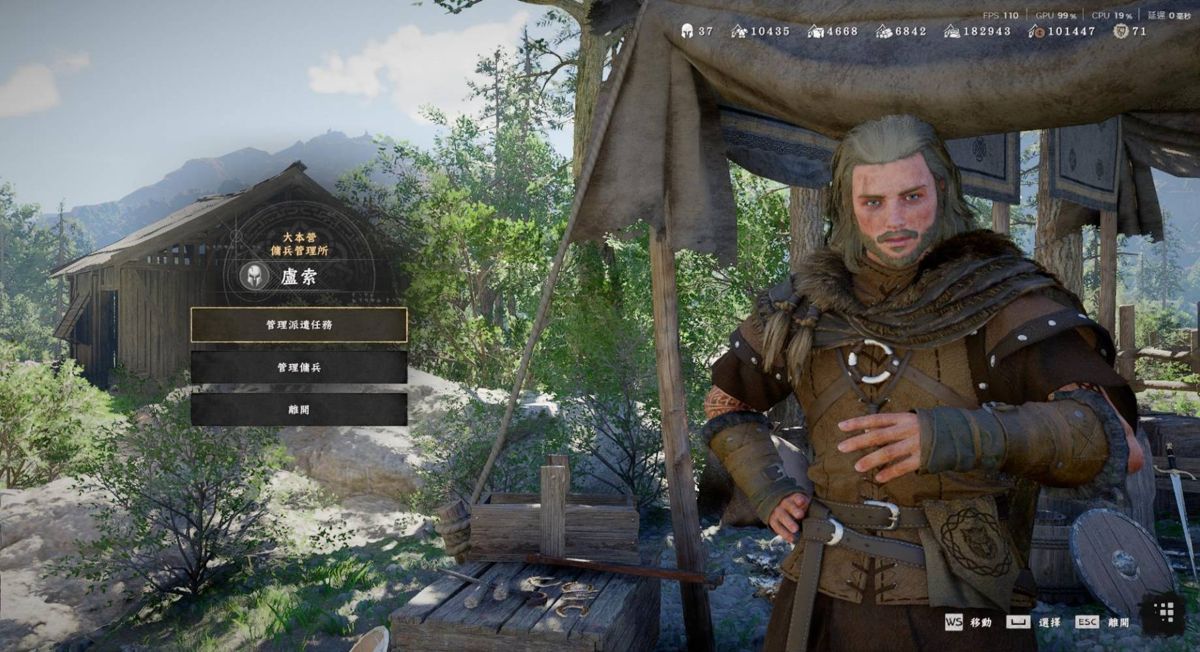Open the grid menu icon in the corner
The width and height of the screenshot is (1200, 652).
(1163, 612)
